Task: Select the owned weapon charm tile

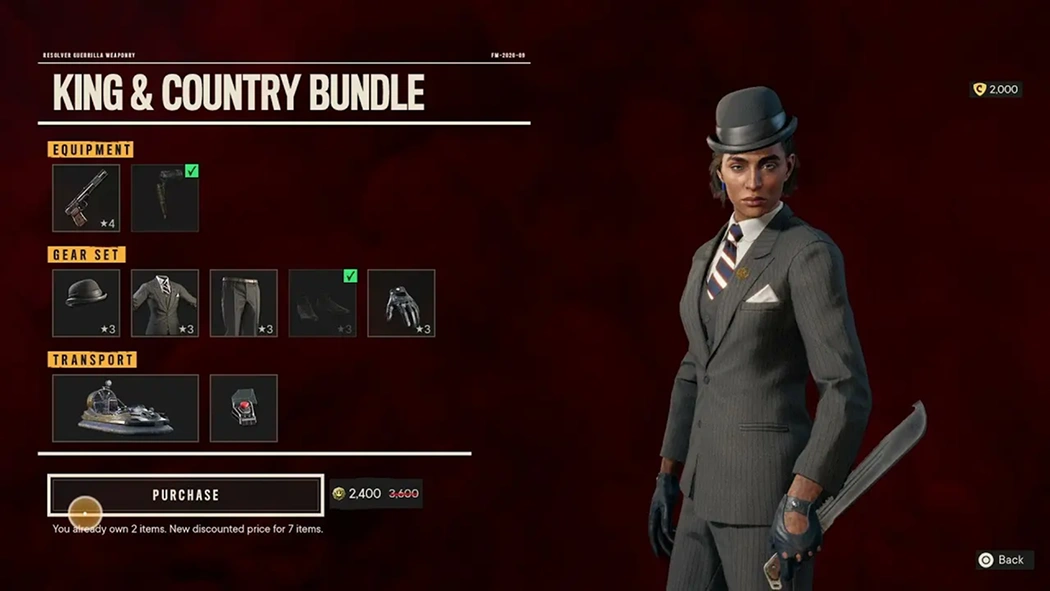Action: [x=165, y=198]
